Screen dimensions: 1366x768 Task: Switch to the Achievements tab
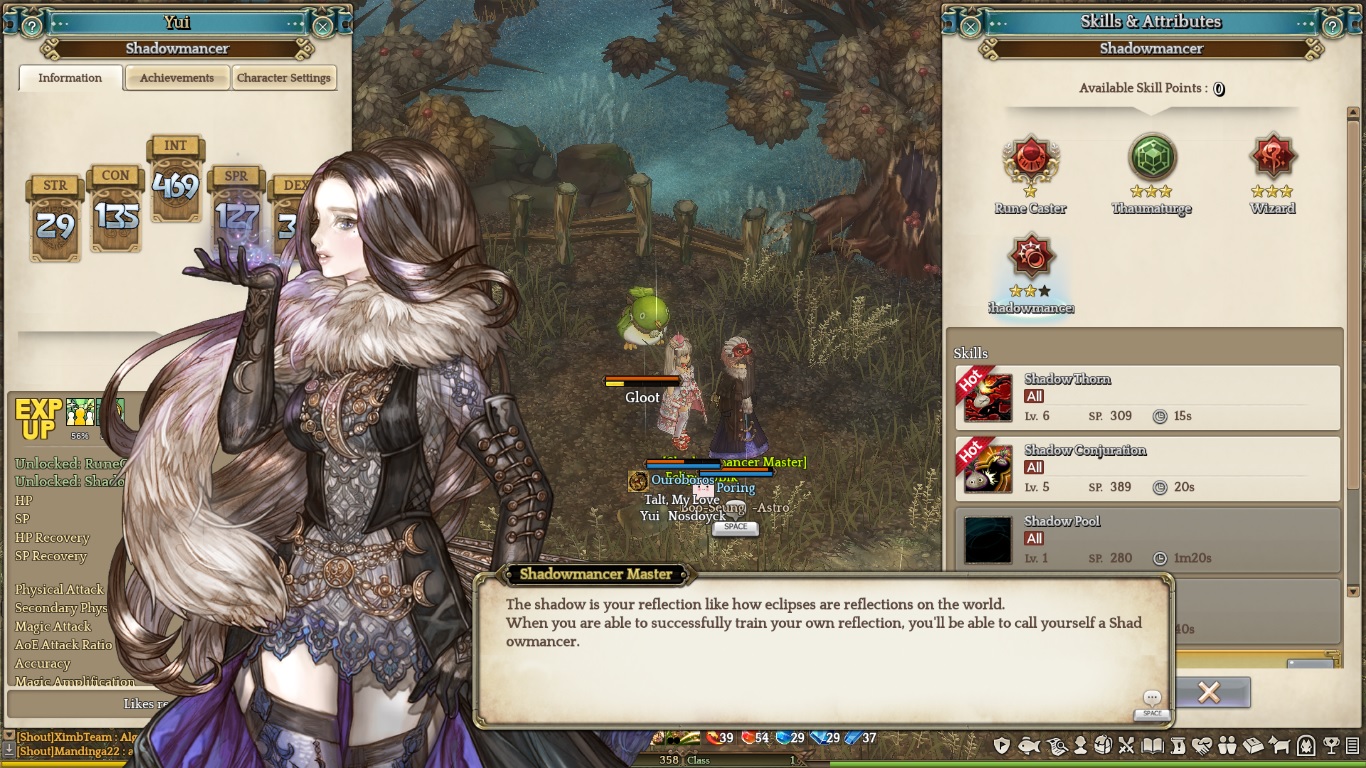[x=177, y=78]
